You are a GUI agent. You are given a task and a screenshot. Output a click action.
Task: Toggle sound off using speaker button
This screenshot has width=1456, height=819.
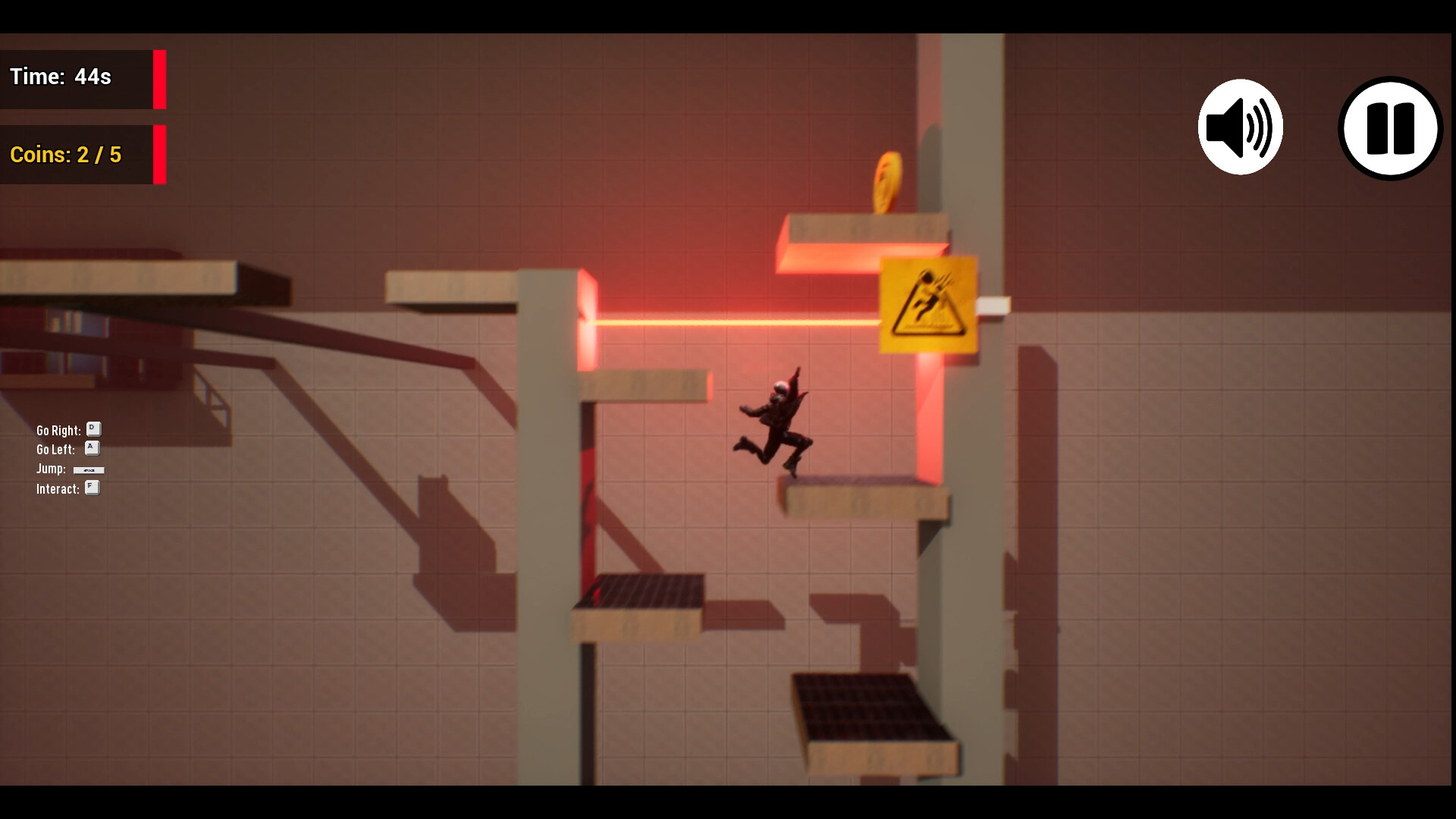1241,127
